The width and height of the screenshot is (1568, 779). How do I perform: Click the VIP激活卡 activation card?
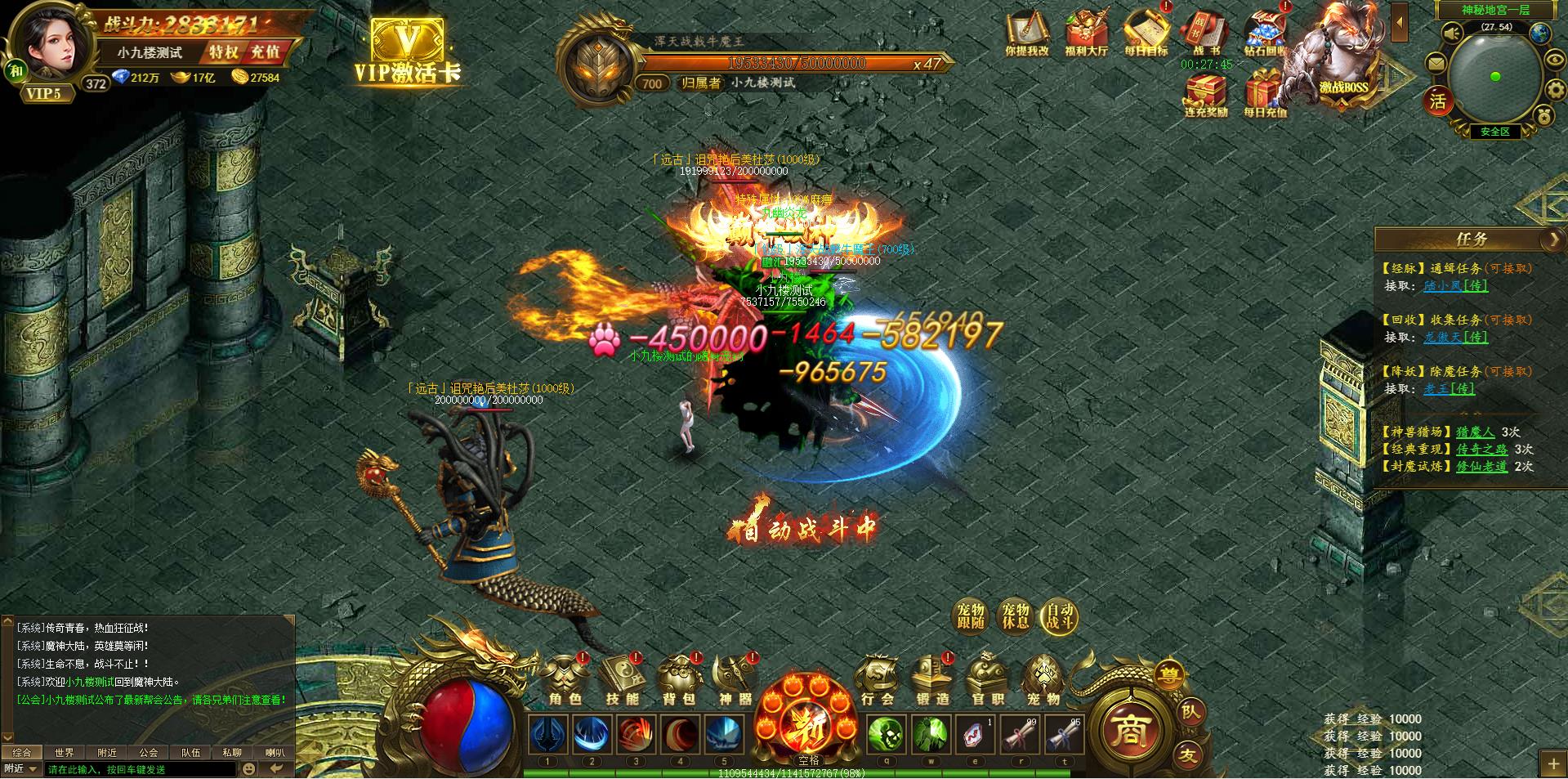point(408,51)
